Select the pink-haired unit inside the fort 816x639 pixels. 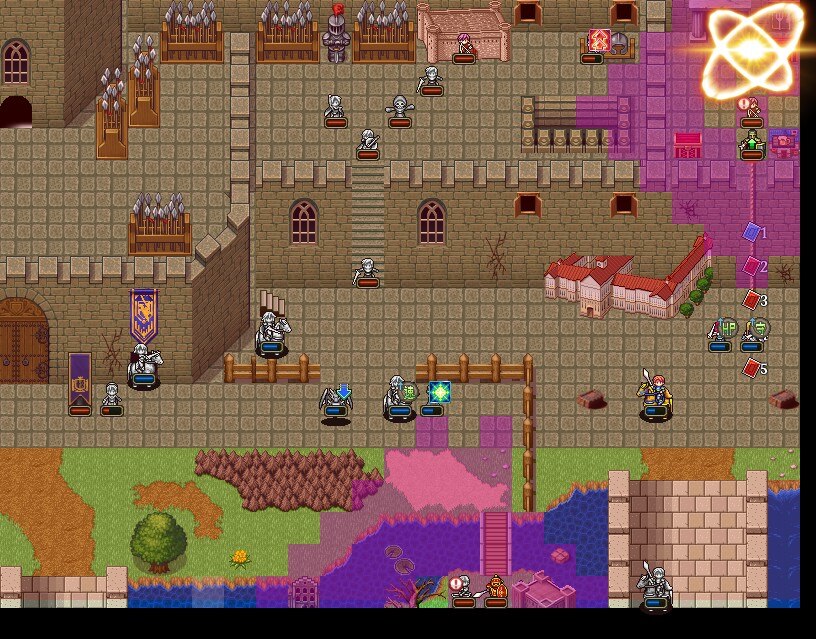[464, 45]
